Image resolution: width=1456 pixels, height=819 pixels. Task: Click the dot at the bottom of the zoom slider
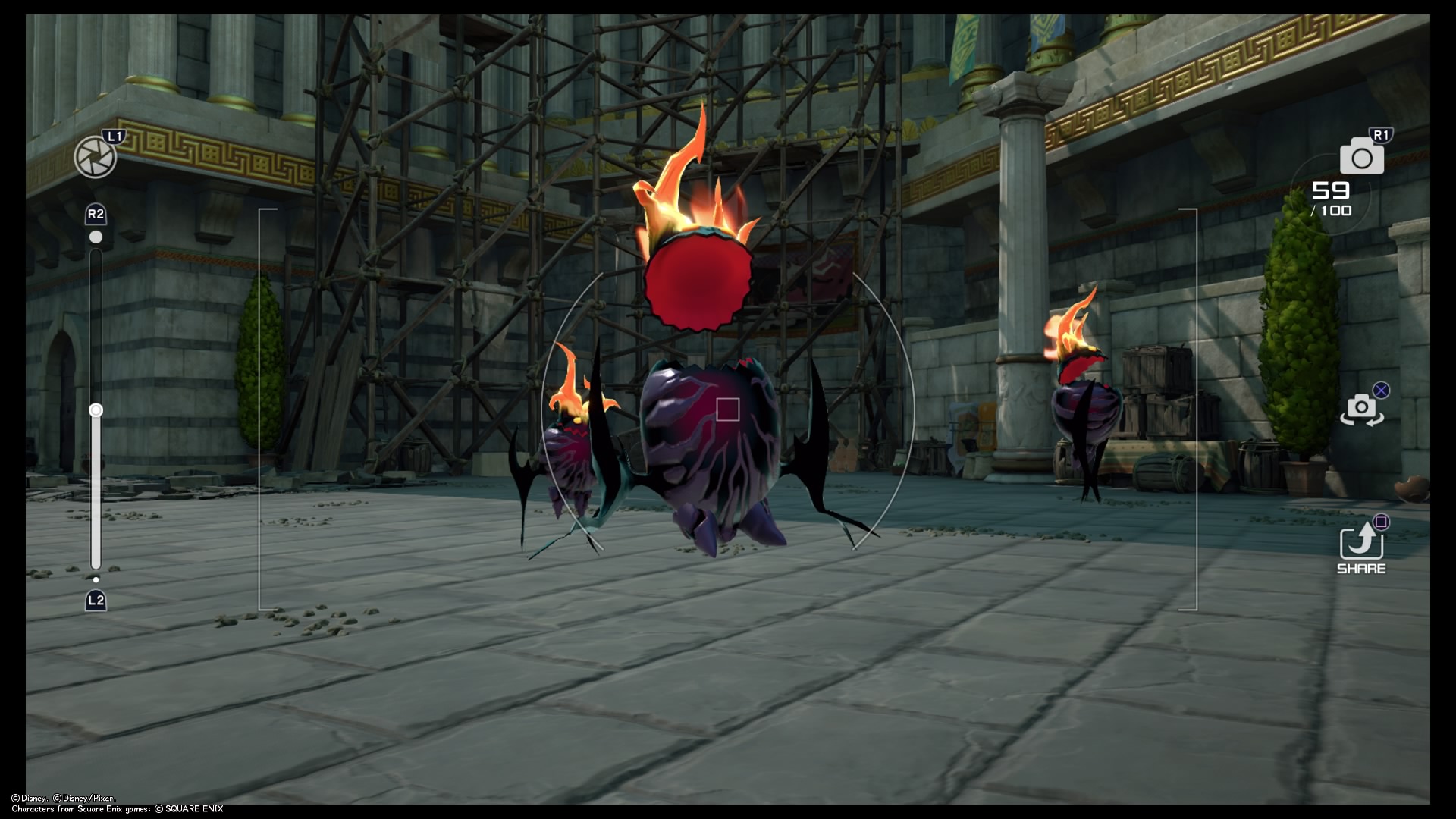[96, 579]
